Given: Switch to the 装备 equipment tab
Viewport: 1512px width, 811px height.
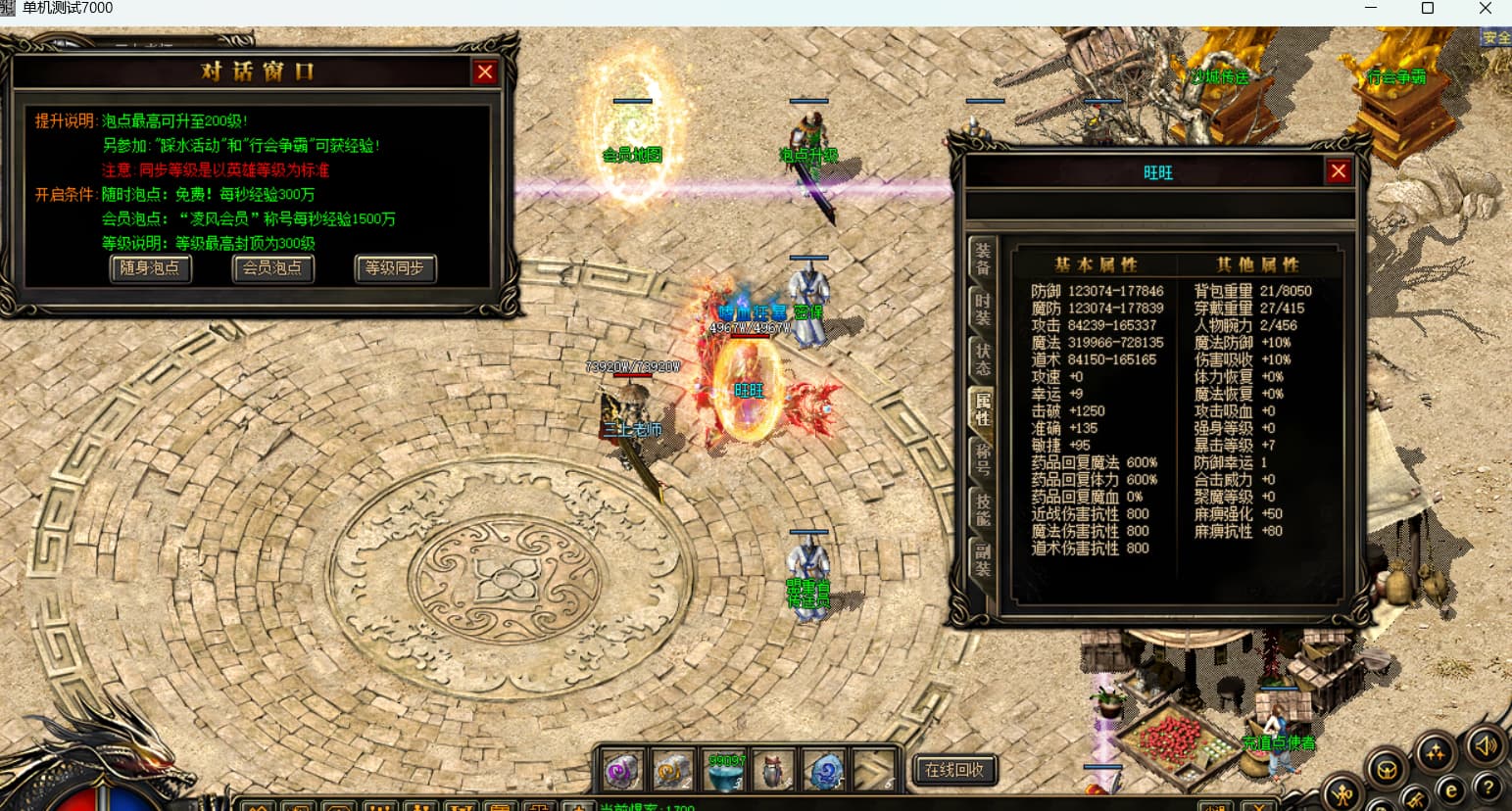Looking at the screenshot, I should pos(982,259).
